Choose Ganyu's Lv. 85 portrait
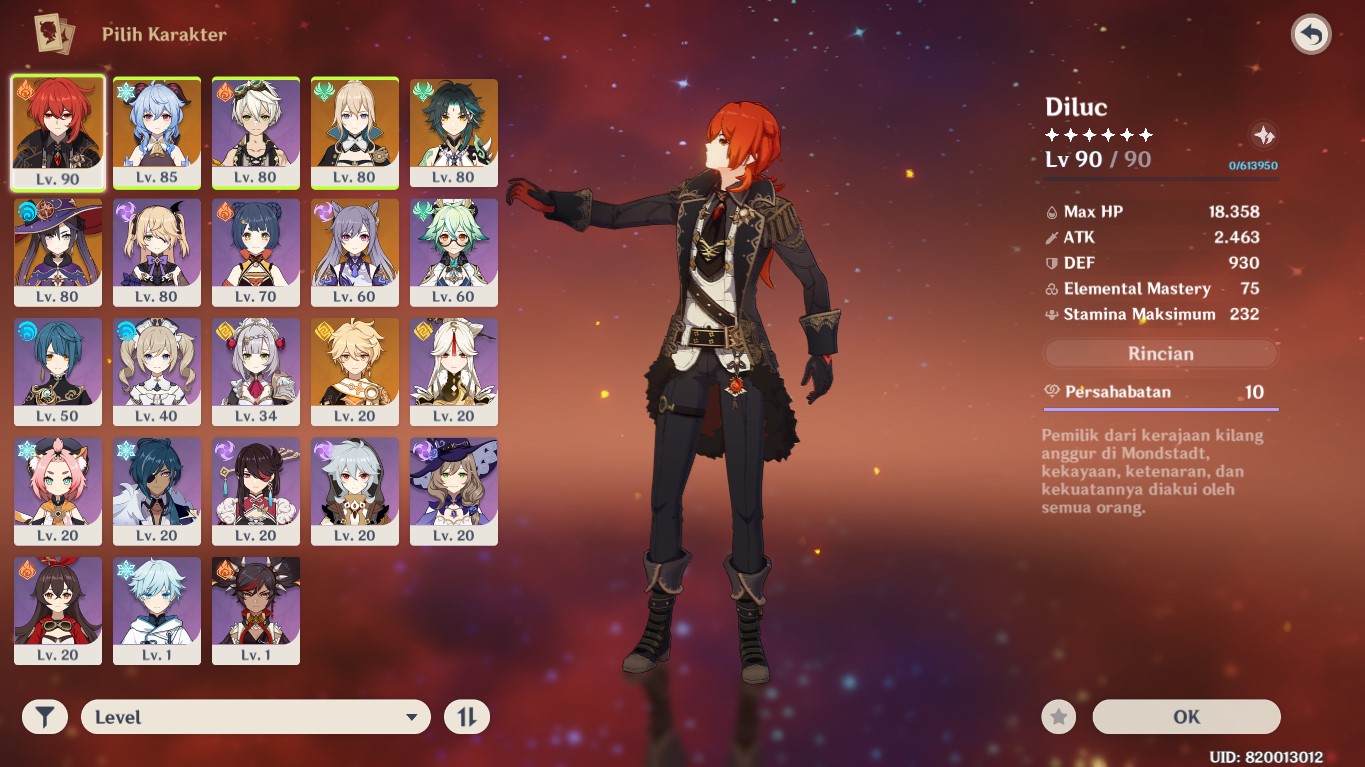This screenshot has width=1365, height=767. [157, 132]
